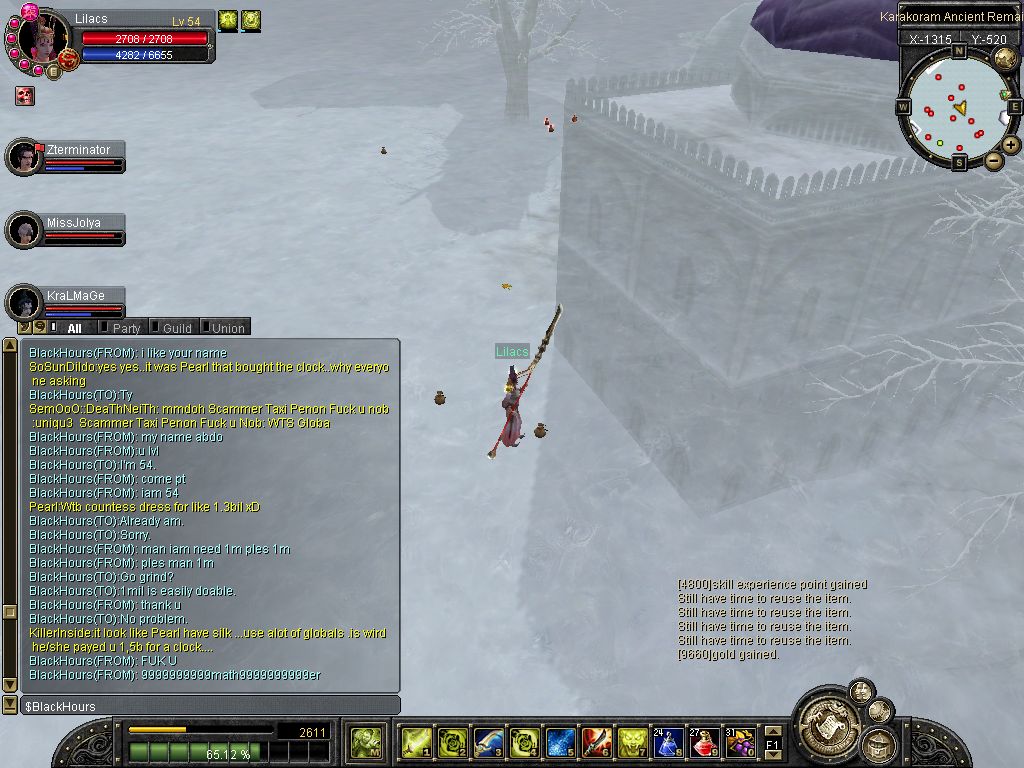Select party member MissJolya's portrait
The width and height of the screenshot is (1024, 768).
click(x=24, y=230)
